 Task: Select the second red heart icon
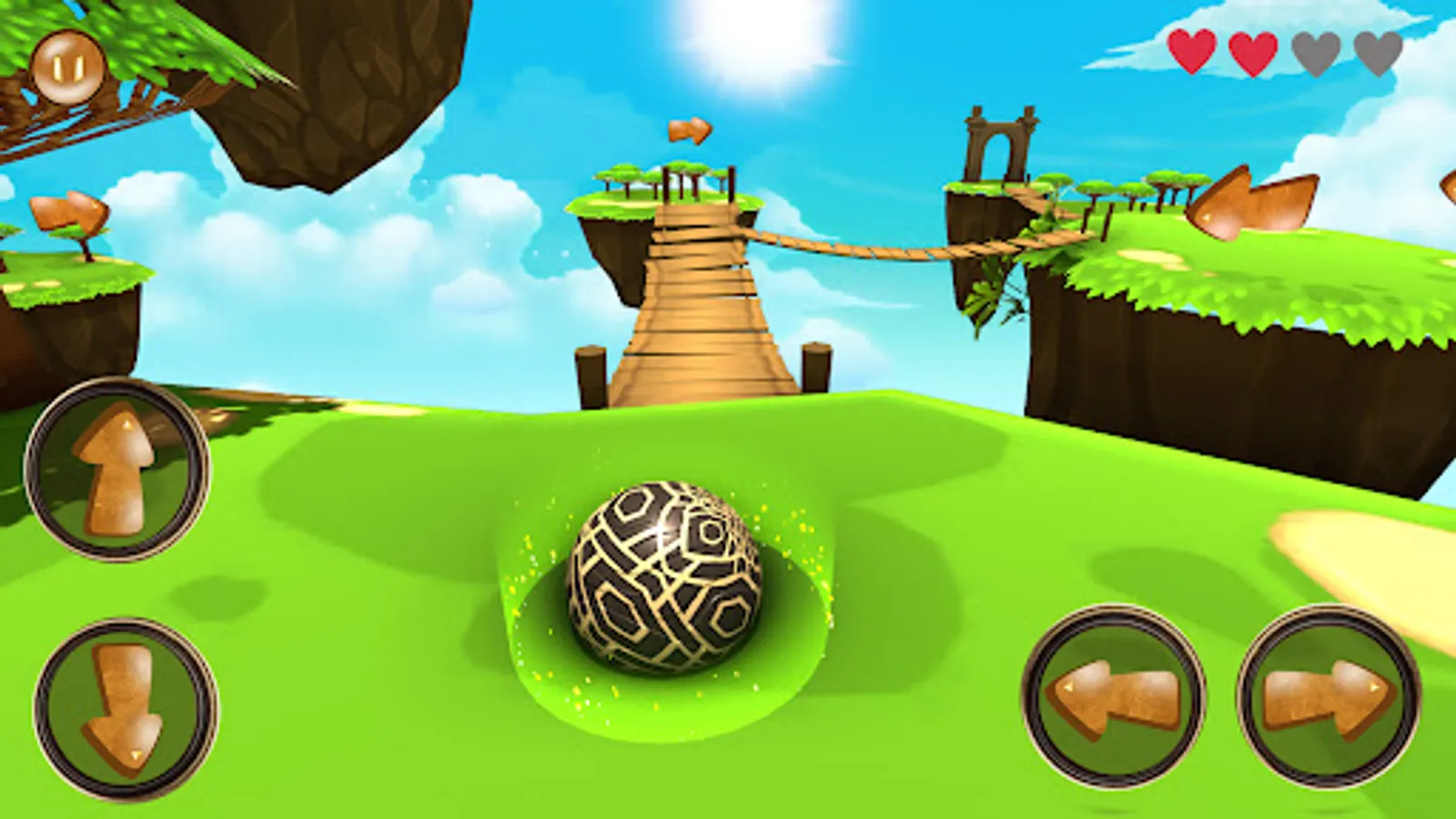click(x=1252, y=50)
